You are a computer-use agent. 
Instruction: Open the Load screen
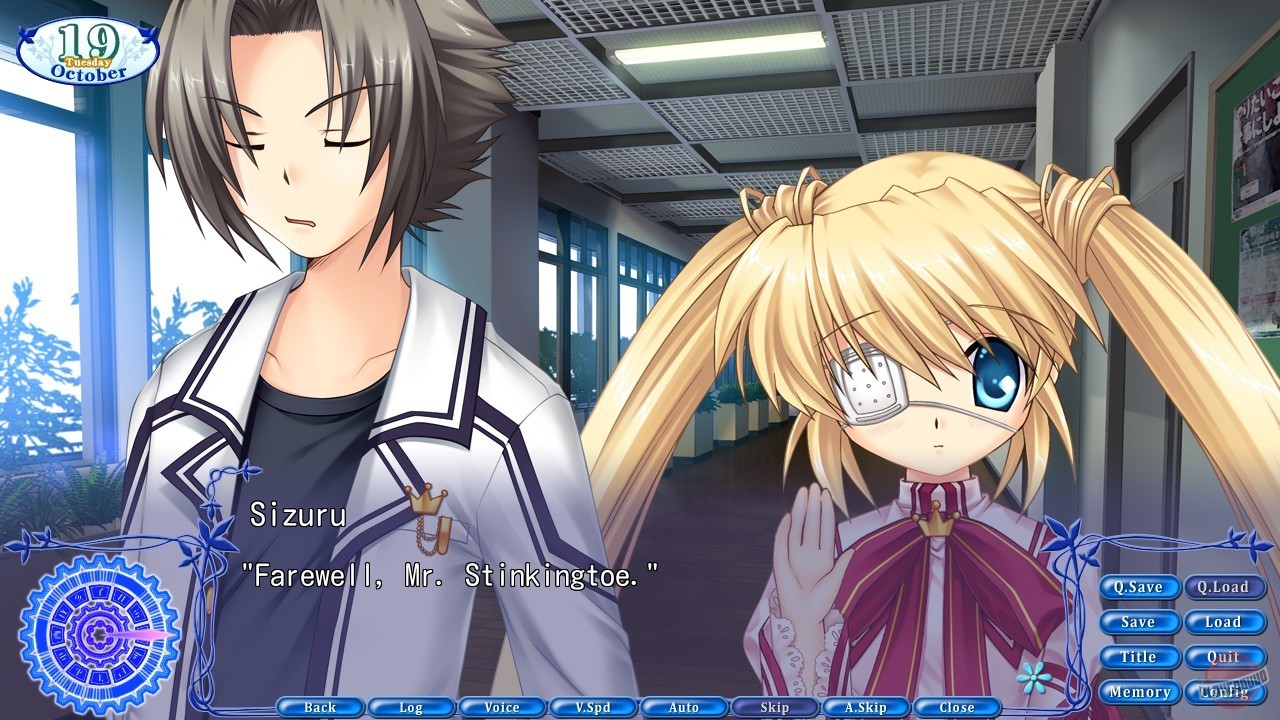(1225, 622)
